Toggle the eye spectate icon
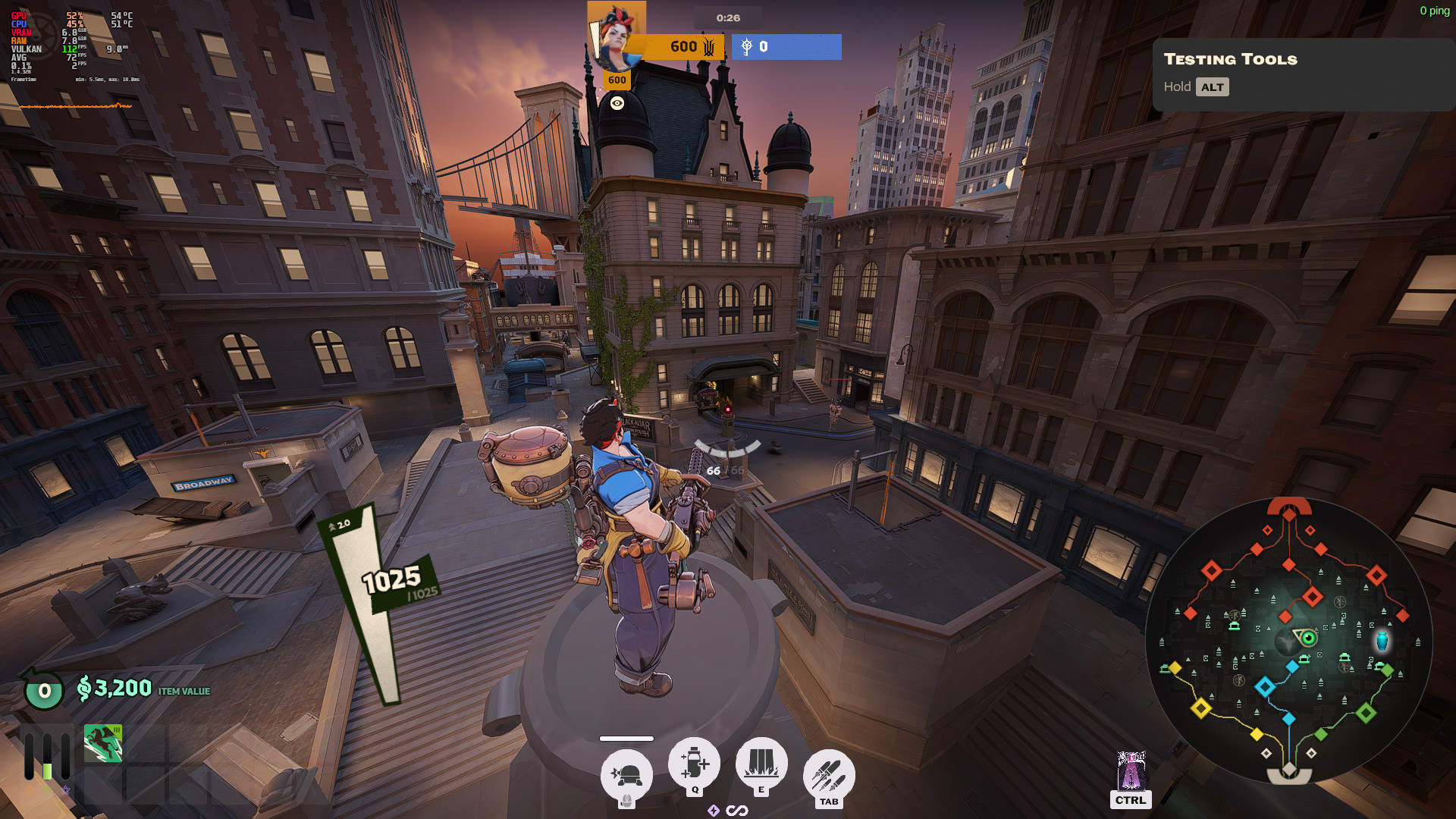Screen dimensions: 1456x819 (617, 103)
